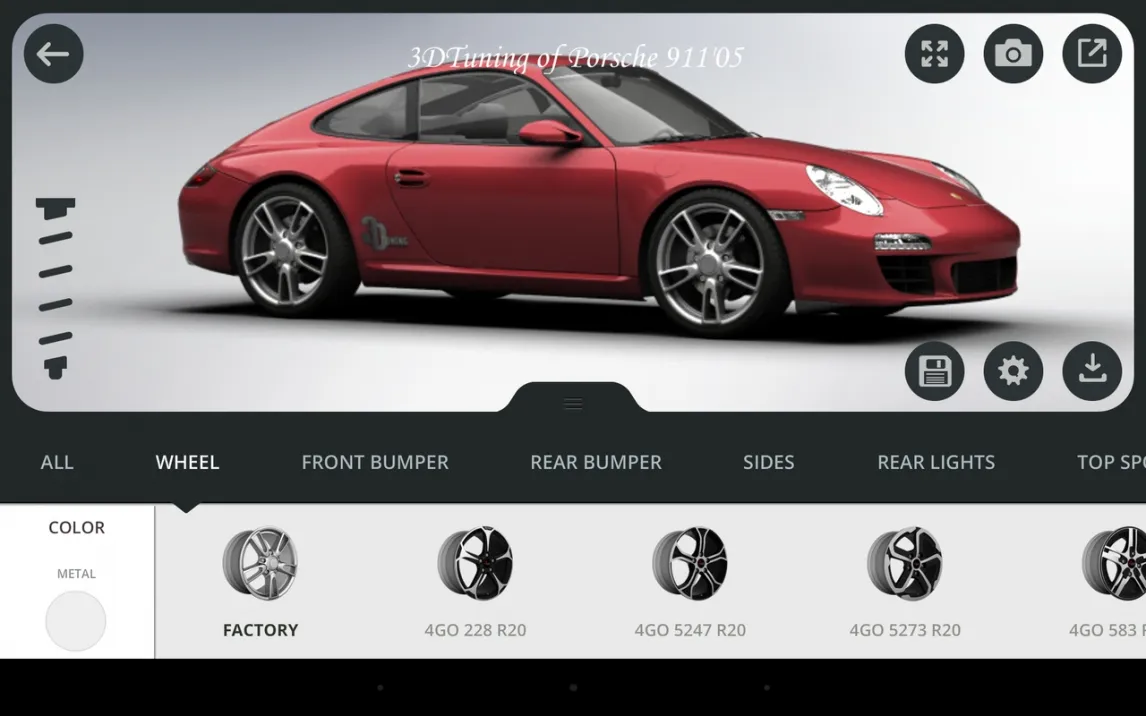Screen dimensions: 1146x716
Task: Save the tuning with the floppy disk icon
Action: pos(934,371)
